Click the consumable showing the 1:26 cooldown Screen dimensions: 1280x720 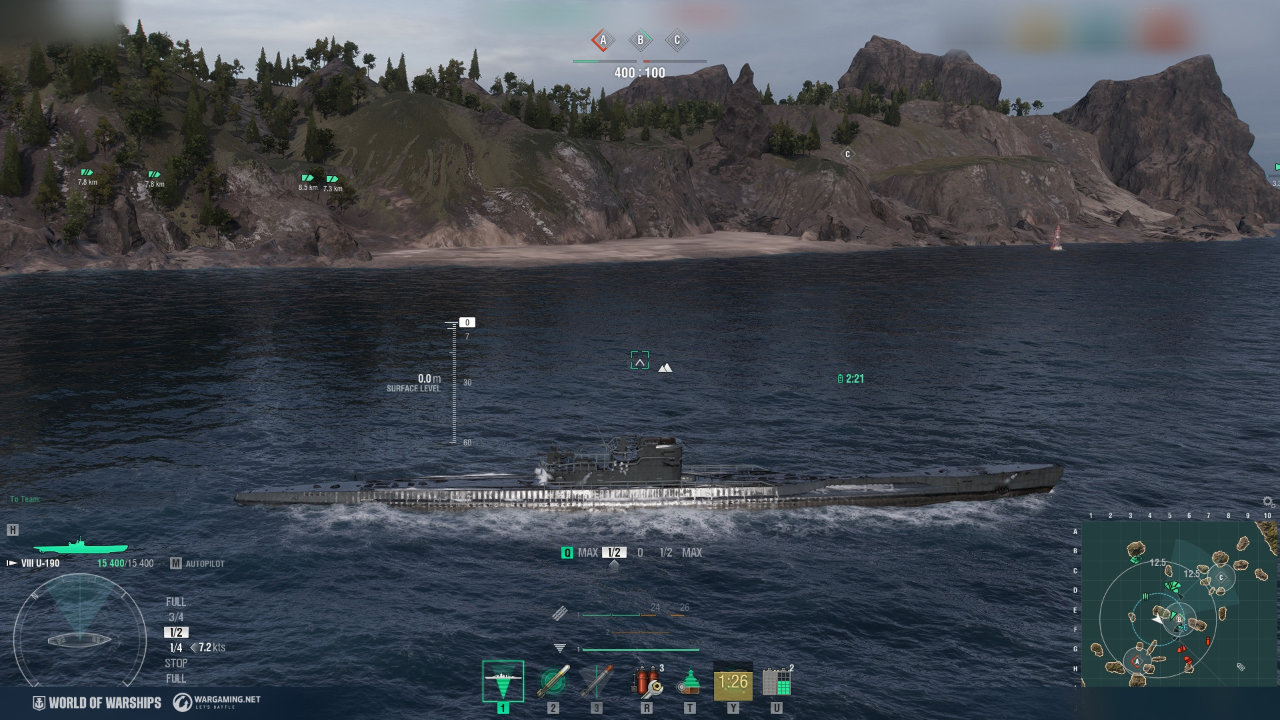pyautogui.click(x=733, y=682)
